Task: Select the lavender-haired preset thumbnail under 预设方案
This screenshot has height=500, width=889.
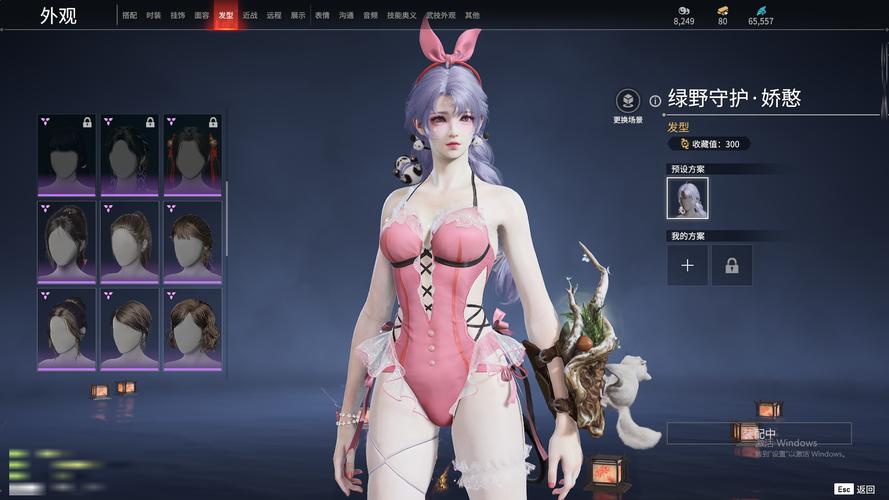Action: [x=687, y=198]
